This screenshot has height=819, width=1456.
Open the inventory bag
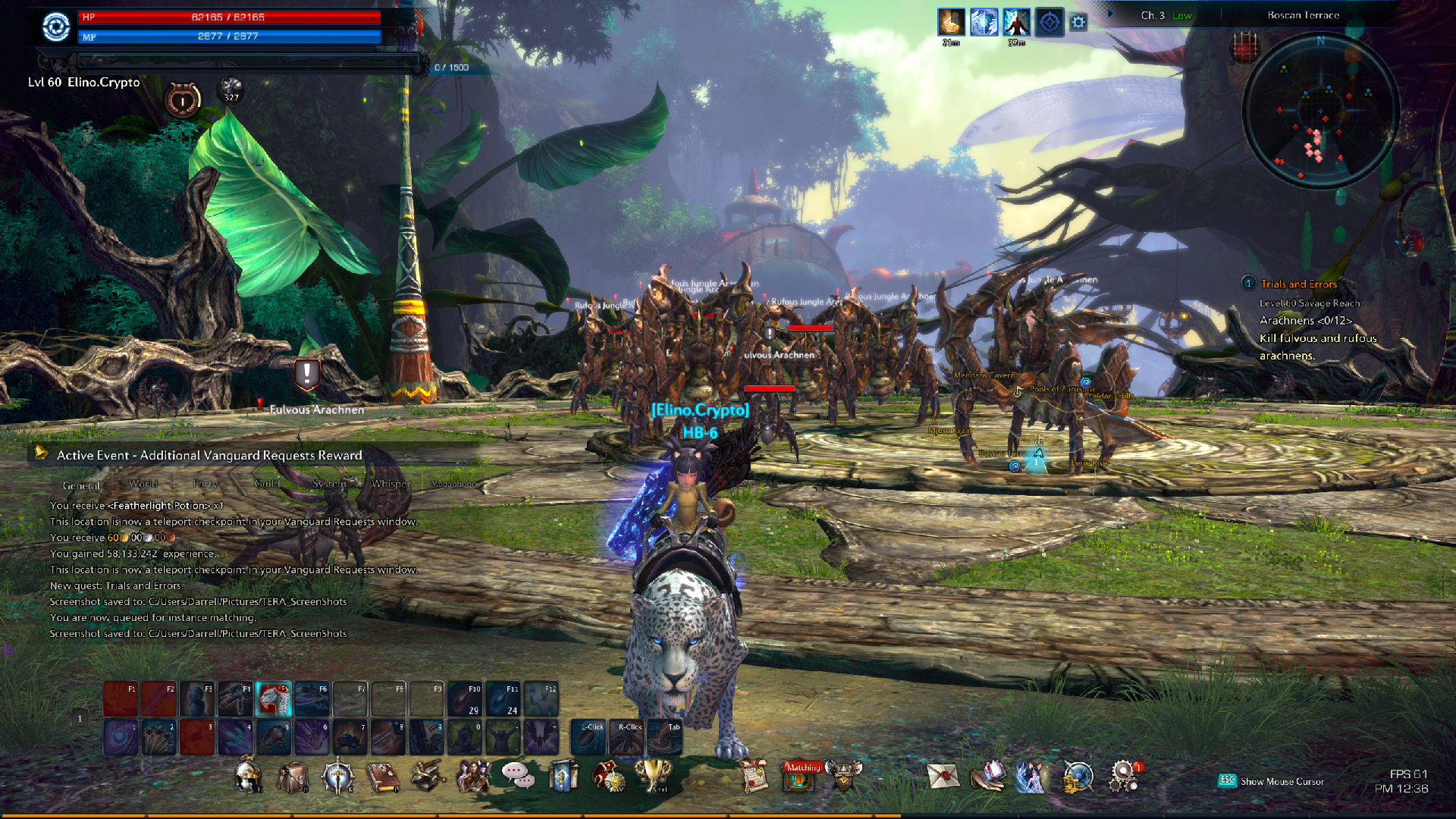[x=293, y=776]
